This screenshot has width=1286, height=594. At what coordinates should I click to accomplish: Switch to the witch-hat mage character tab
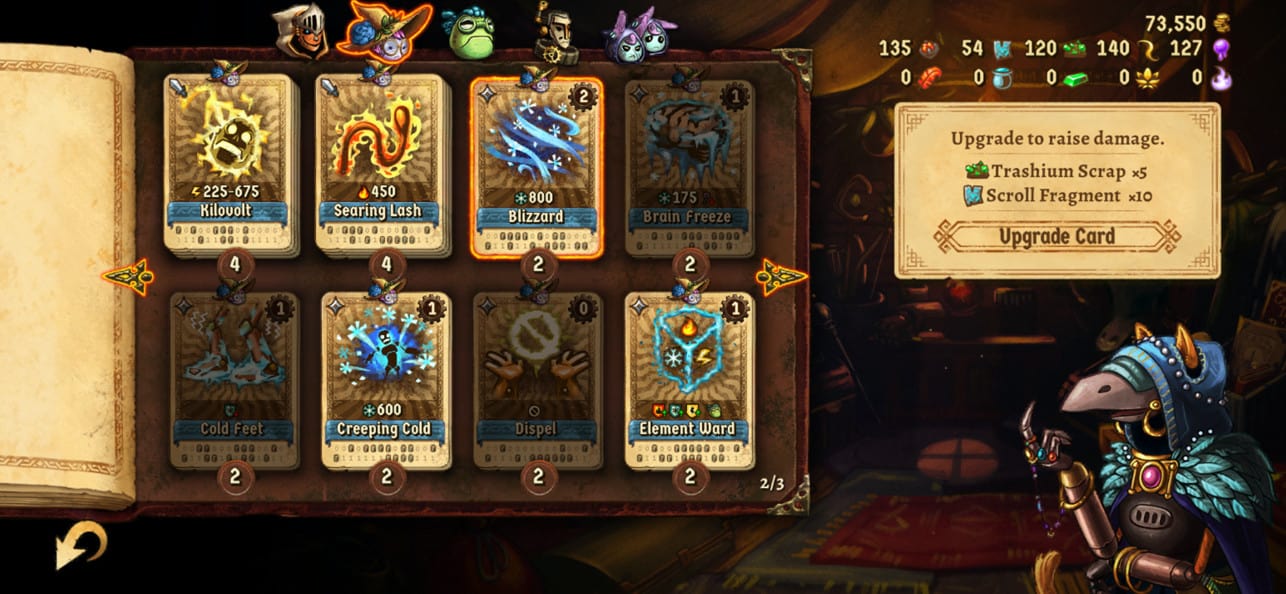tap(384, 30)
